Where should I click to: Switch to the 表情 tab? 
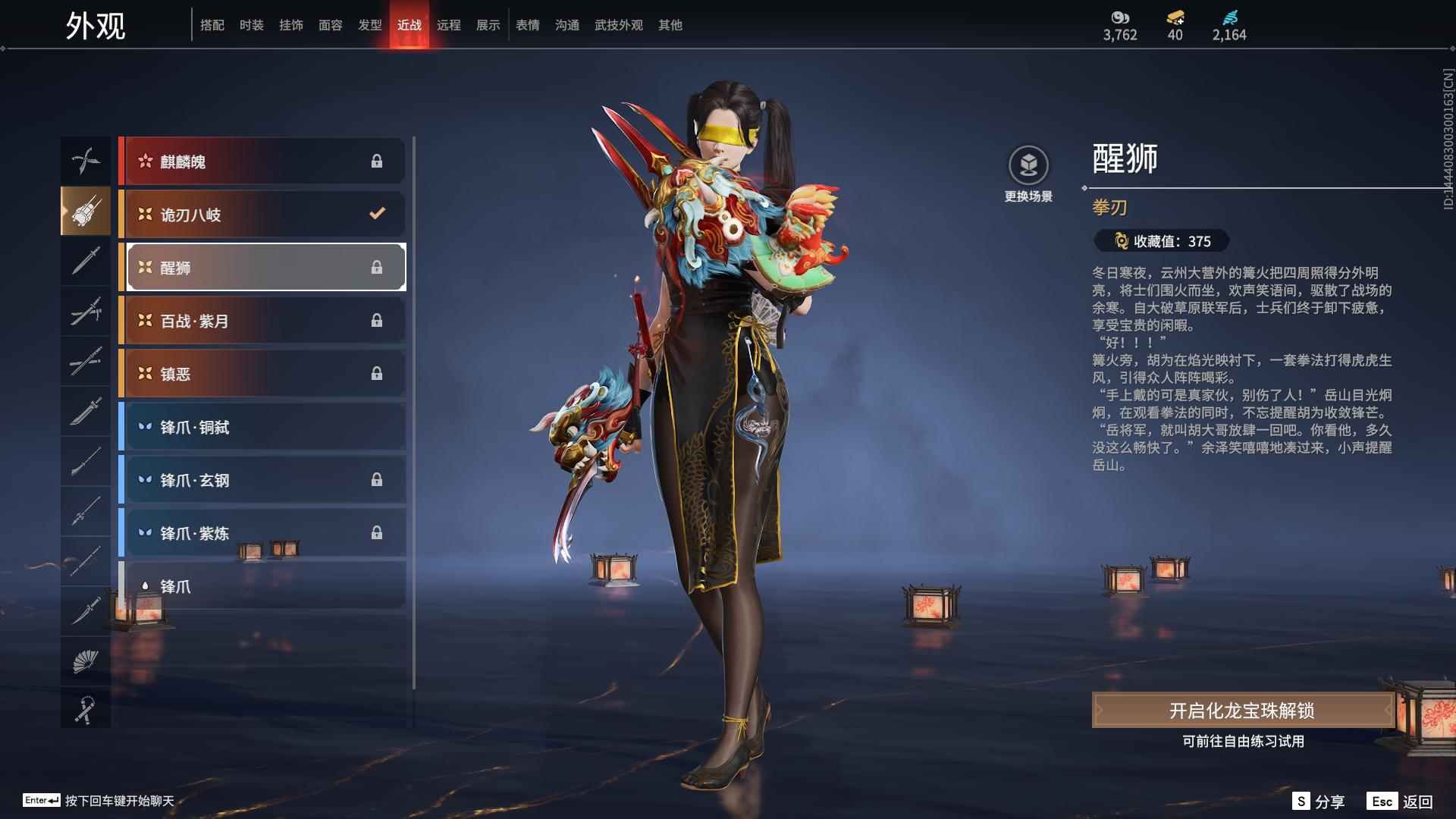526,24
